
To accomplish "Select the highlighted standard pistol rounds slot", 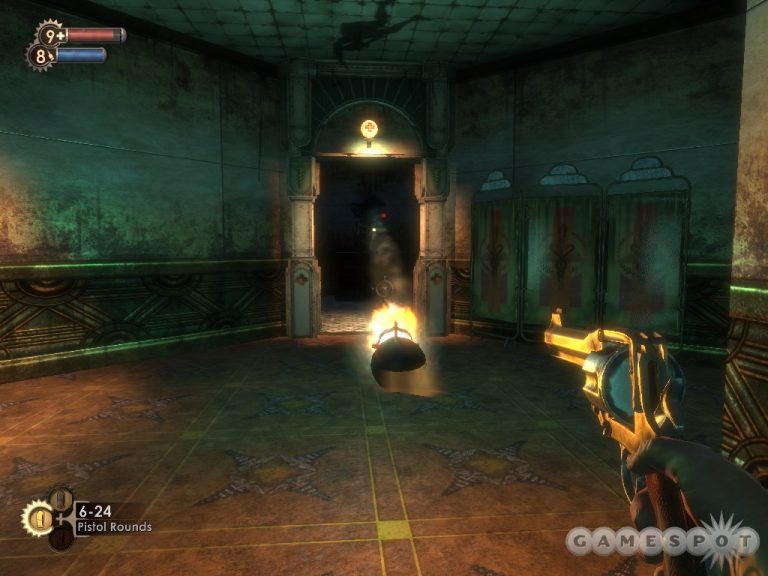I will point(36,518).
